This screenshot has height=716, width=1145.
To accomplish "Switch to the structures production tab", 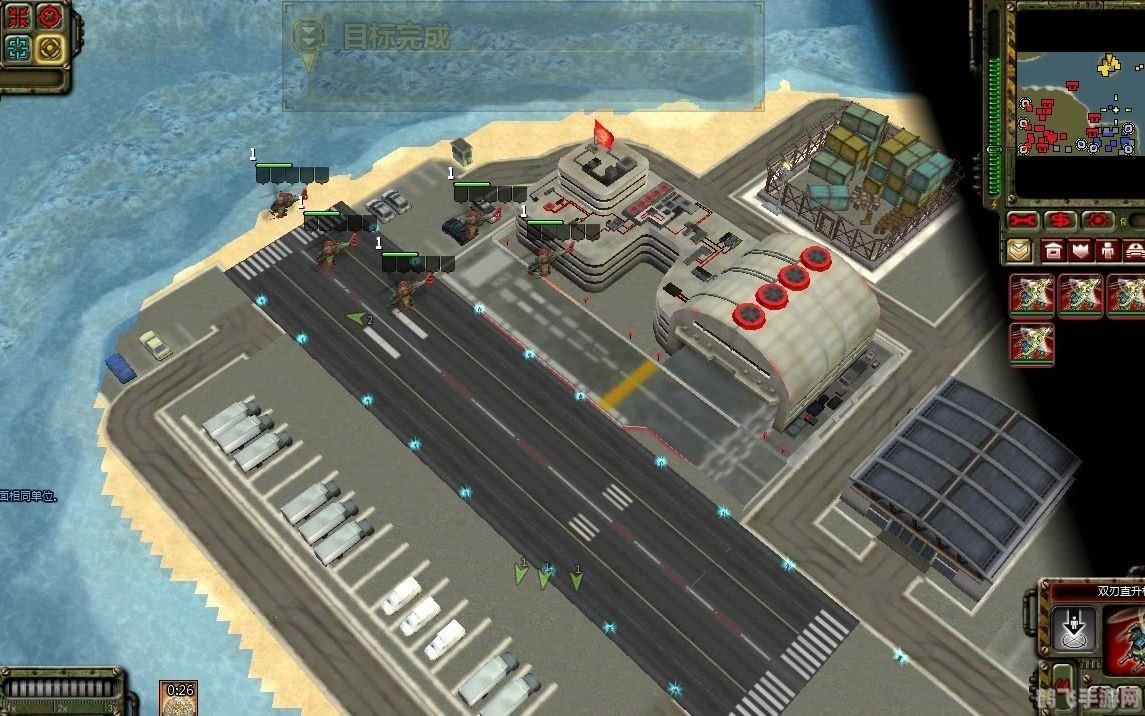I will click(1053, 250).
